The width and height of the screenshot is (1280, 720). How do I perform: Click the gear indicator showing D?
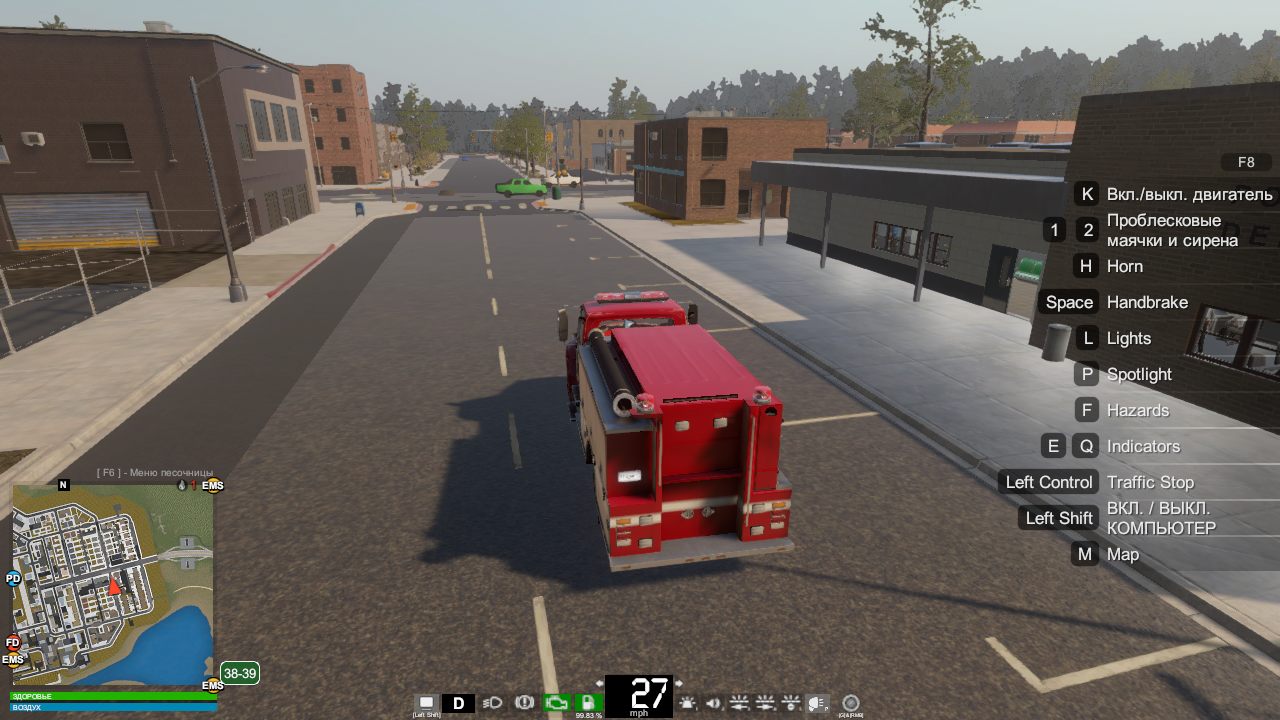point(458,702)
